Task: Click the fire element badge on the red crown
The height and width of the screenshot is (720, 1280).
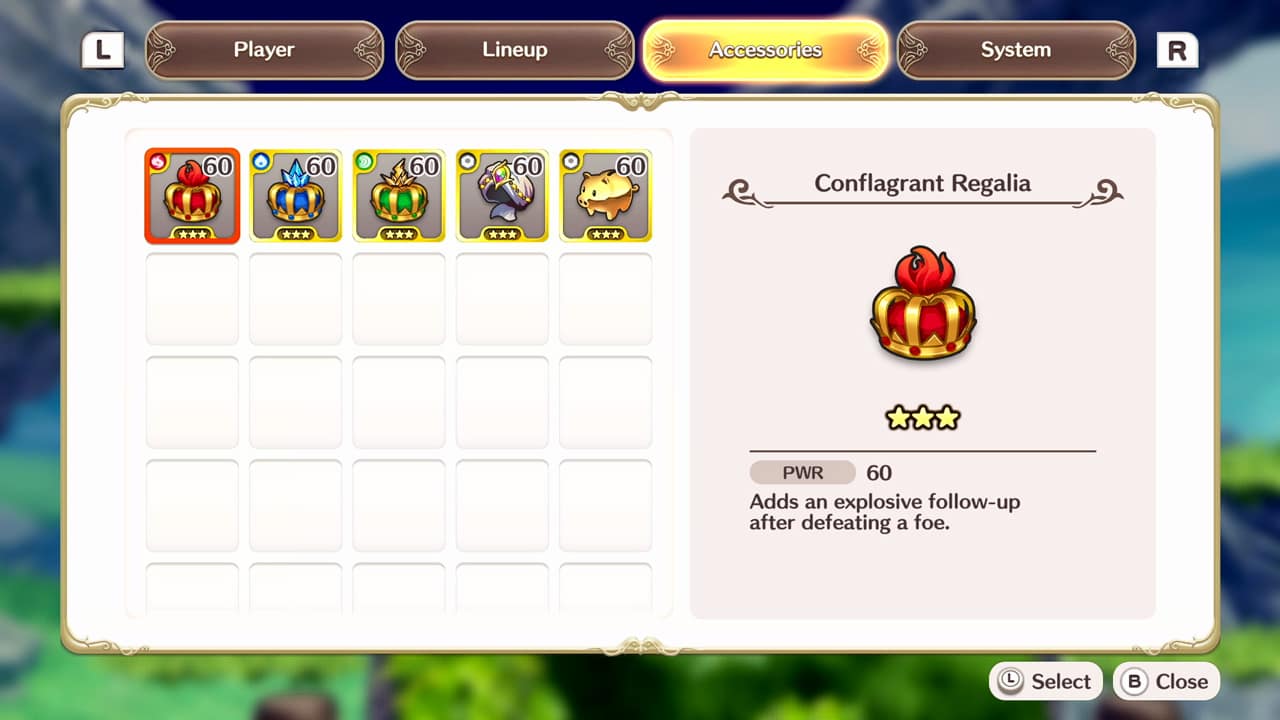Action: (158, 163)
